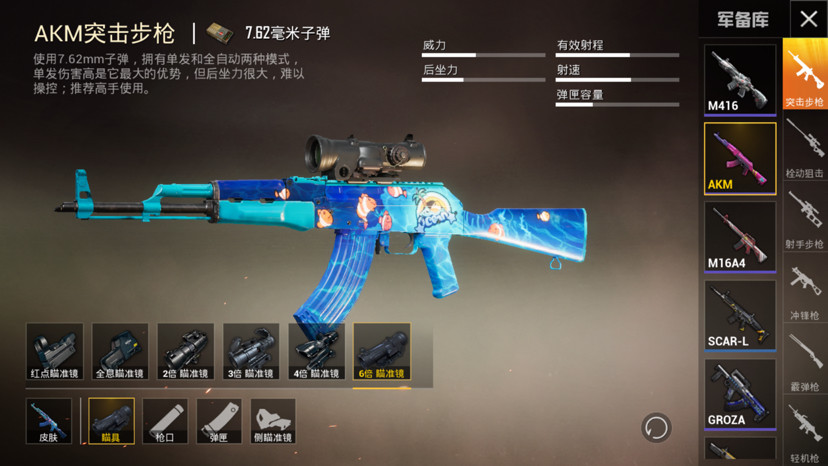Switch to the 轻机枪 category

(804, 432)
